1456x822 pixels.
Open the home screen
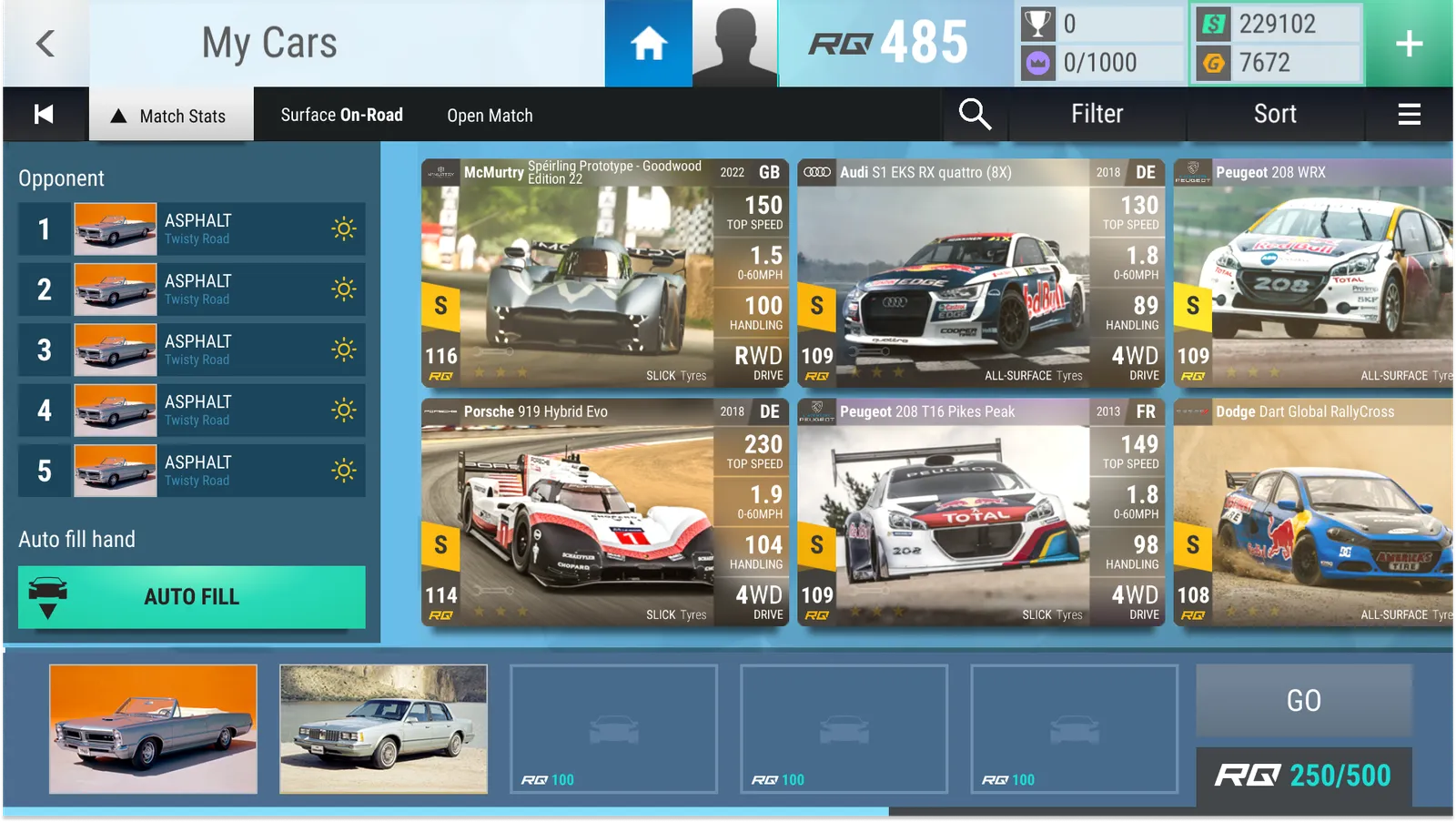tap(648, 43)
